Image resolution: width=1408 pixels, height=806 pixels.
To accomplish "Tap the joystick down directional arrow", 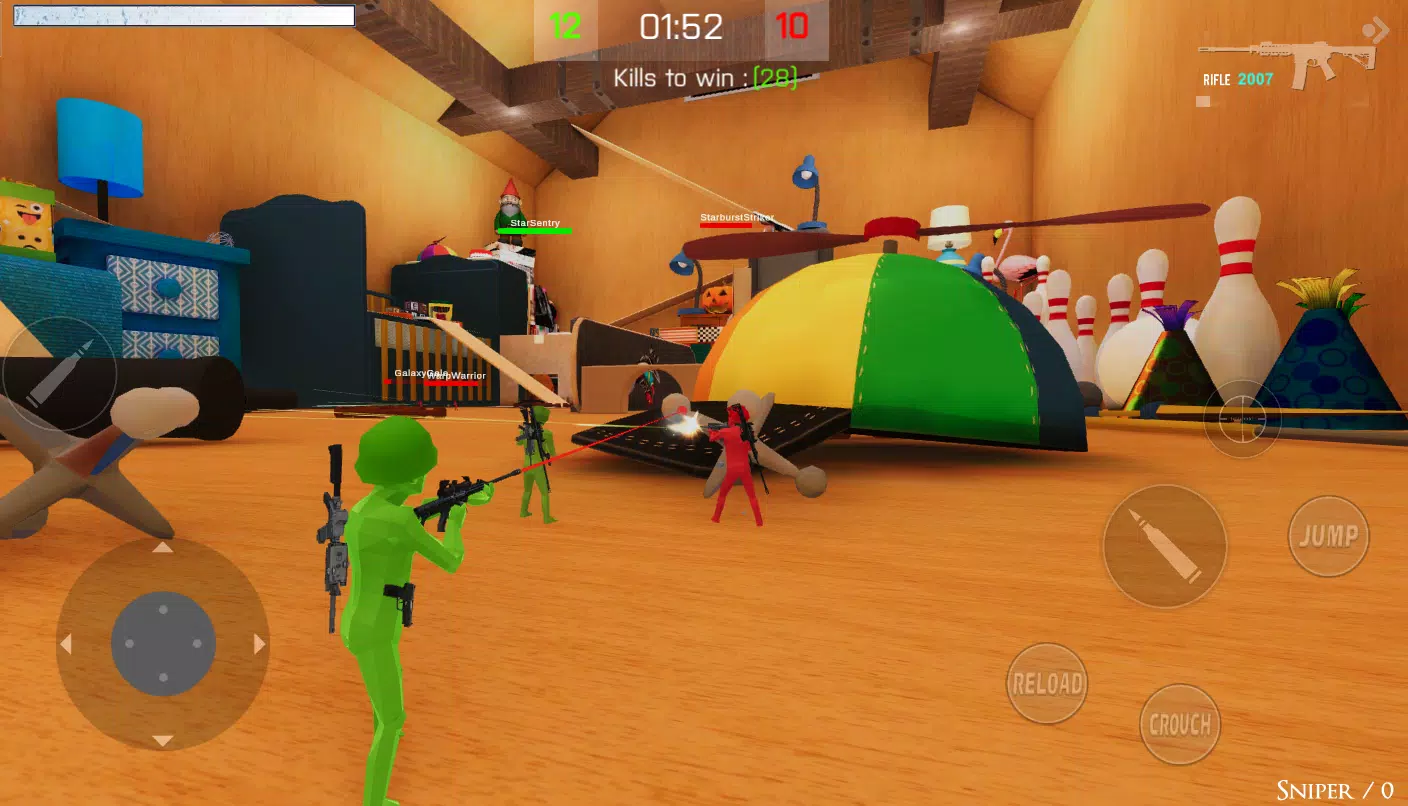I will (x=163, y=742).
